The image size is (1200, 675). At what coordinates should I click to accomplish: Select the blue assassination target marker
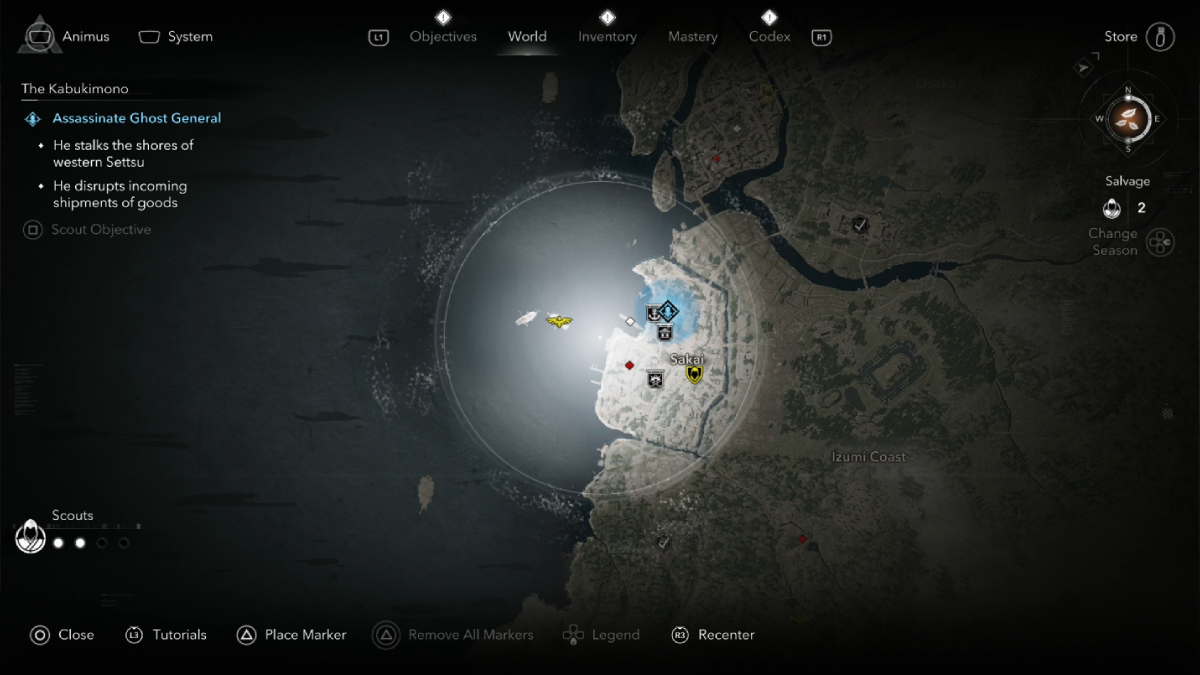pyautogui.click(x=668, y=311)
